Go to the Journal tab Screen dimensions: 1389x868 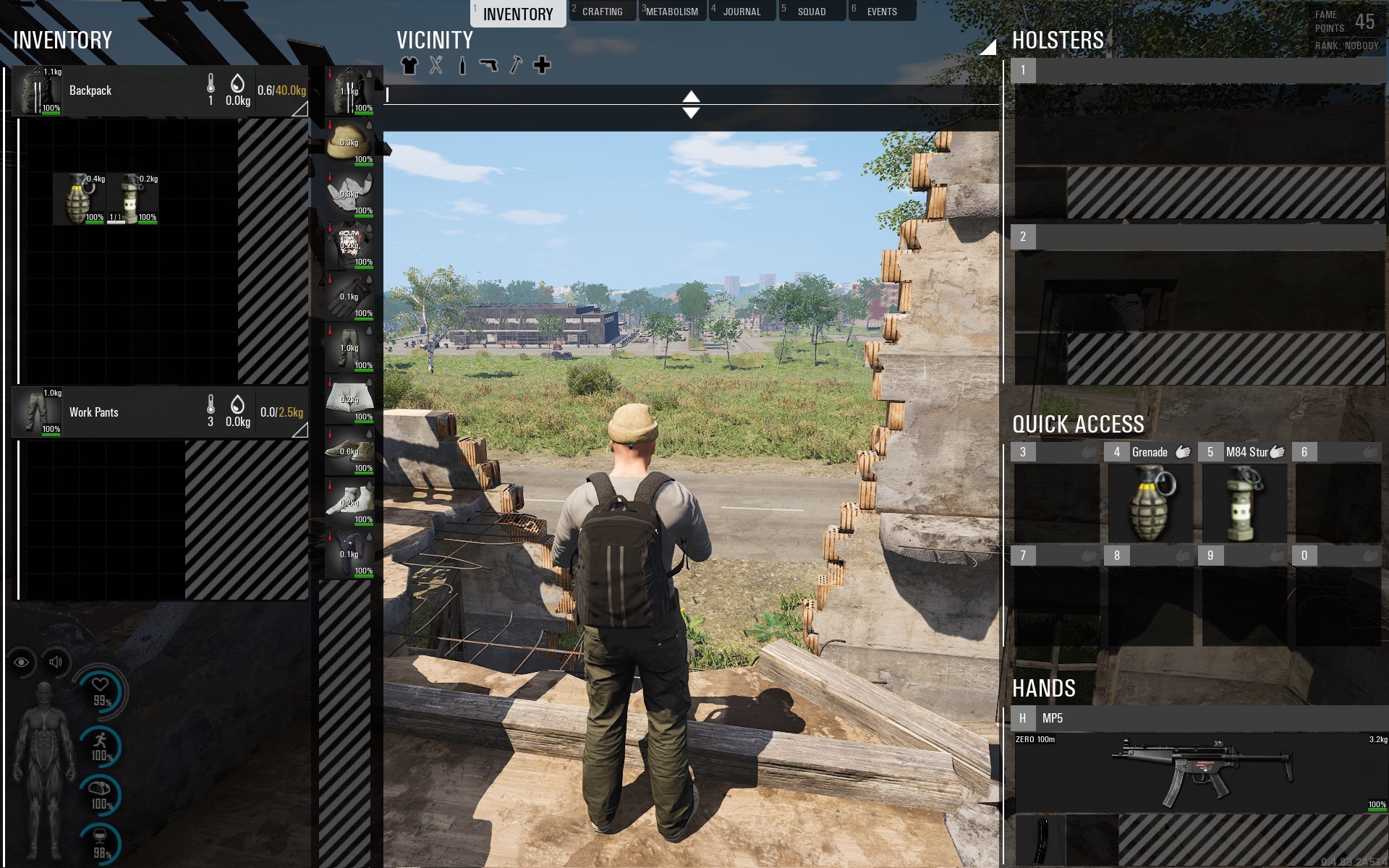pyautogui.click(x=742, y=12)
